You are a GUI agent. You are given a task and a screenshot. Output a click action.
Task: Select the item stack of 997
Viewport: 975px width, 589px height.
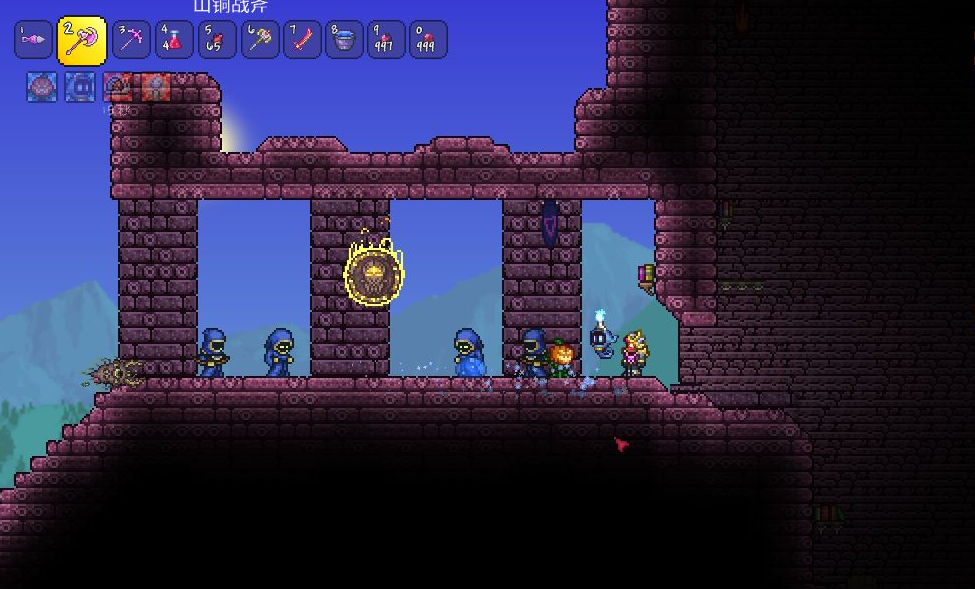point(386,40)
